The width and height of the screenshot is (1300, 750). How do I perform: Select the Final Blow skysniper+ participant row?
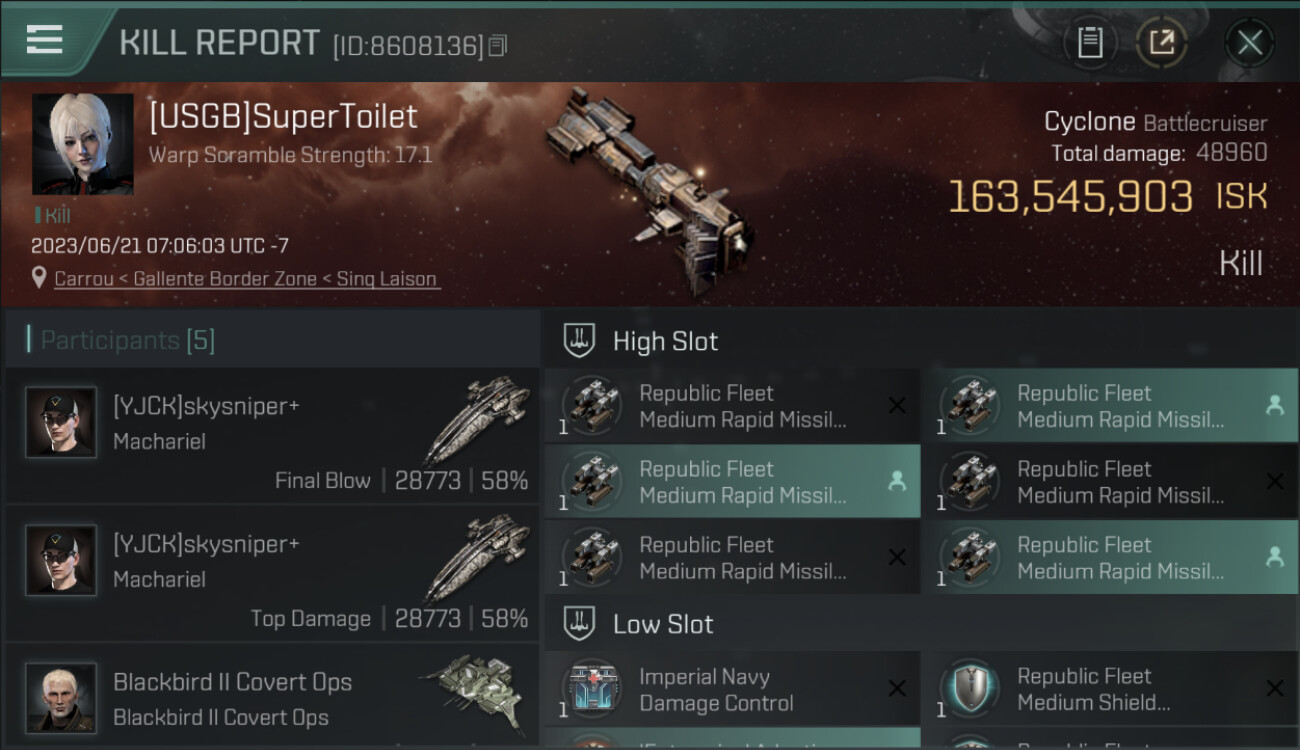coord(272,436)
